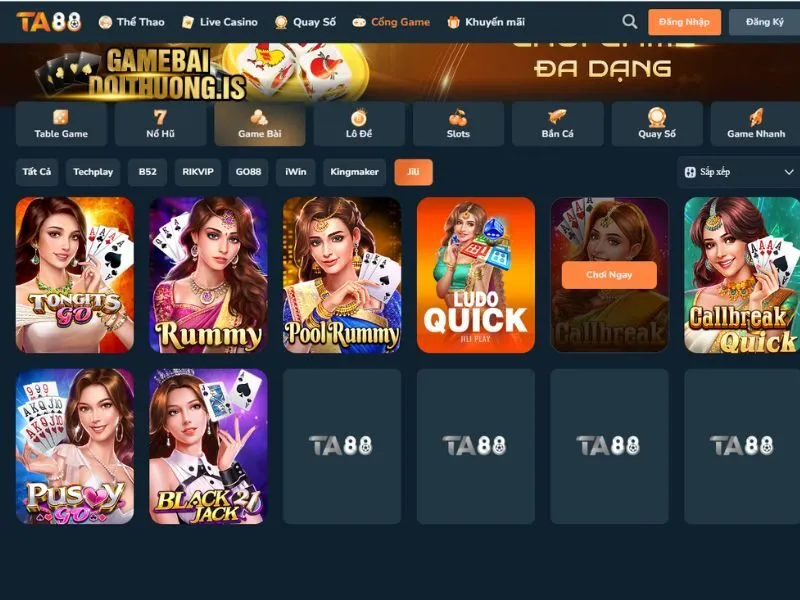Select the Nổ Hũ category tab
This screenshot has width=800, height=600.
click(160, 124)
